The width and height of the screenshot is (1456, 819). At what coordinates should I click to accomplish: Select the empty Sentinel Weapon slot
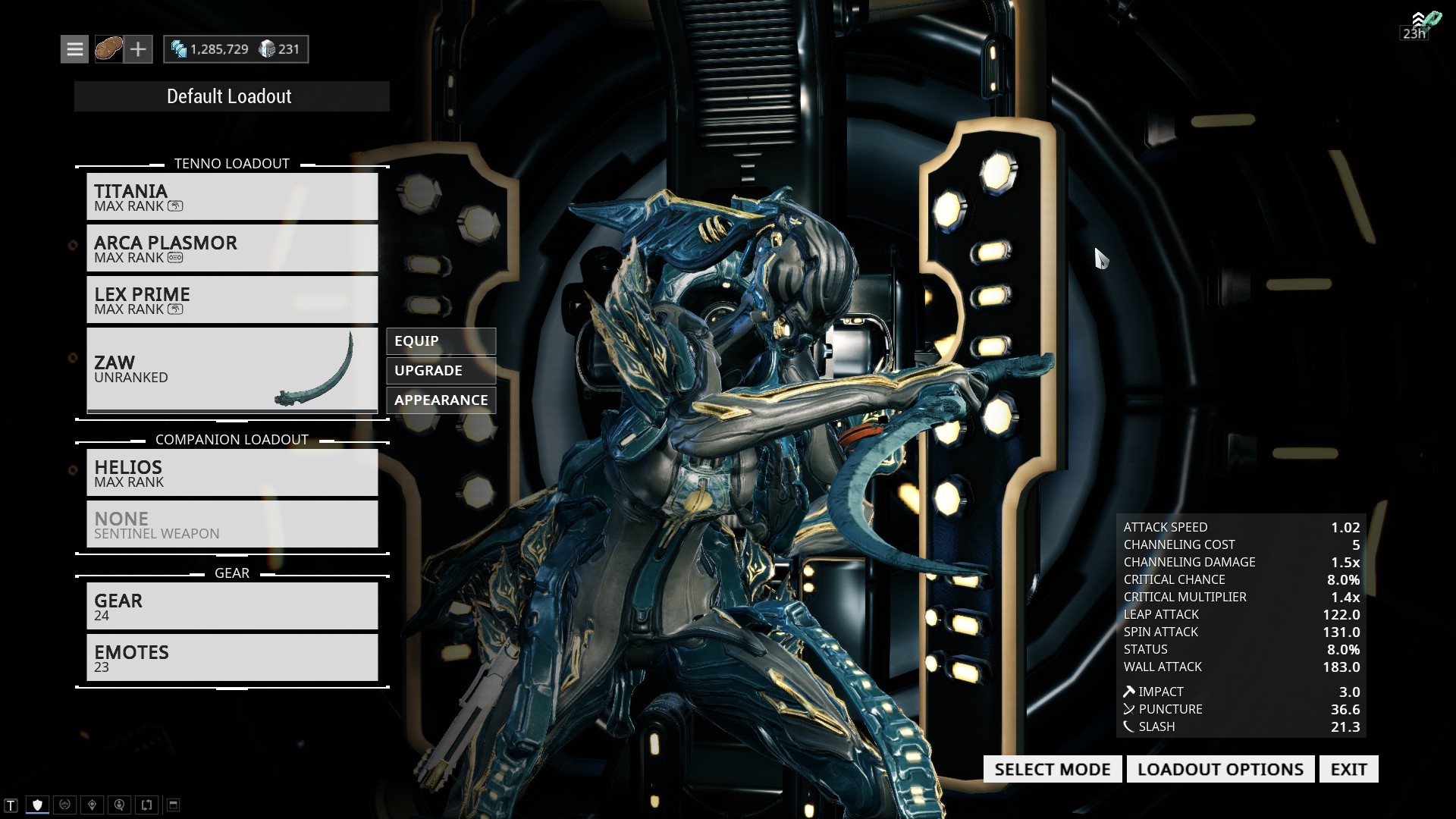tap(232, 524)
